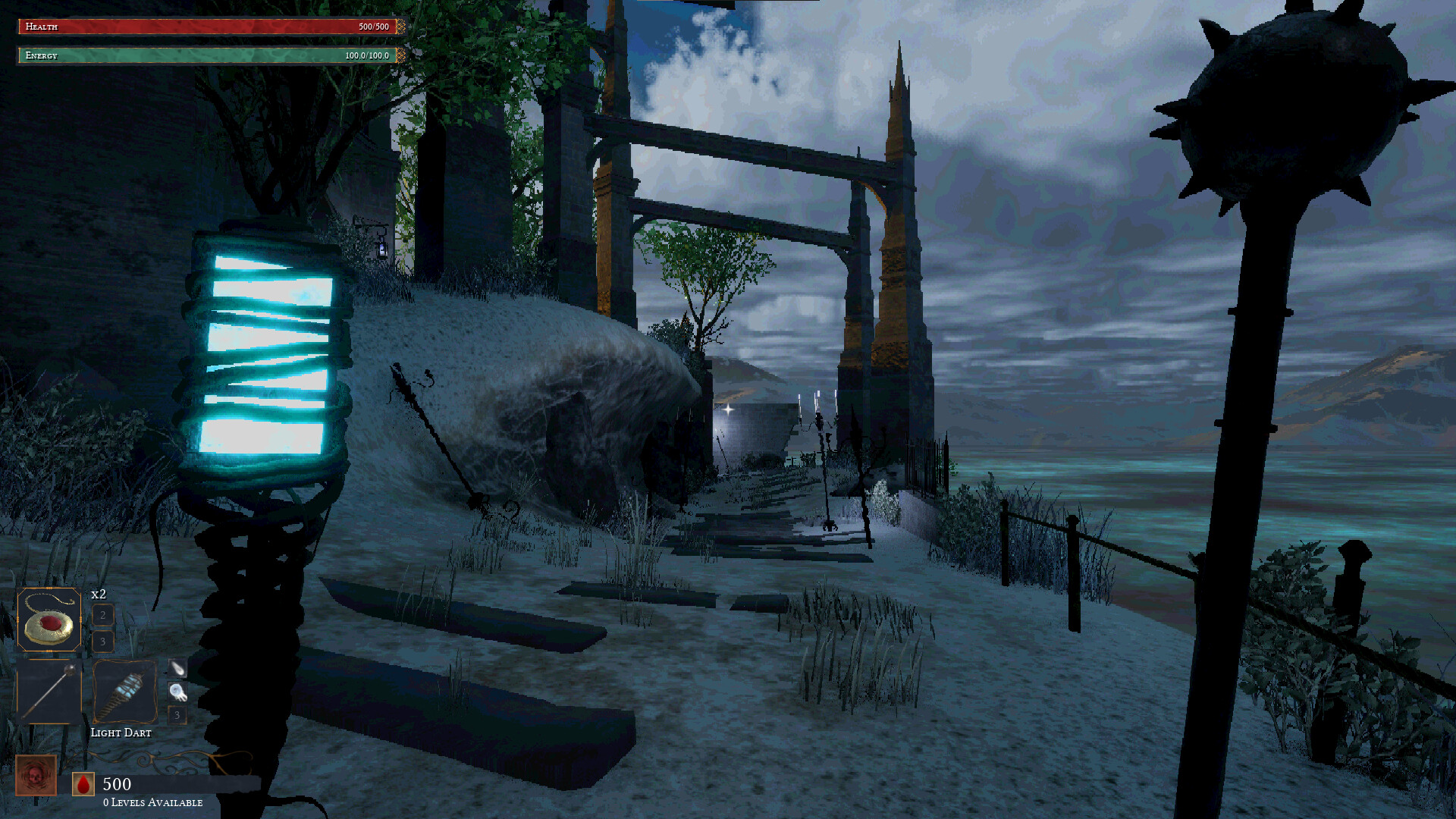Click the 0 Levels Available text
The height and width of the screenshot is (819, 1456).
click(x=152, y=802)
